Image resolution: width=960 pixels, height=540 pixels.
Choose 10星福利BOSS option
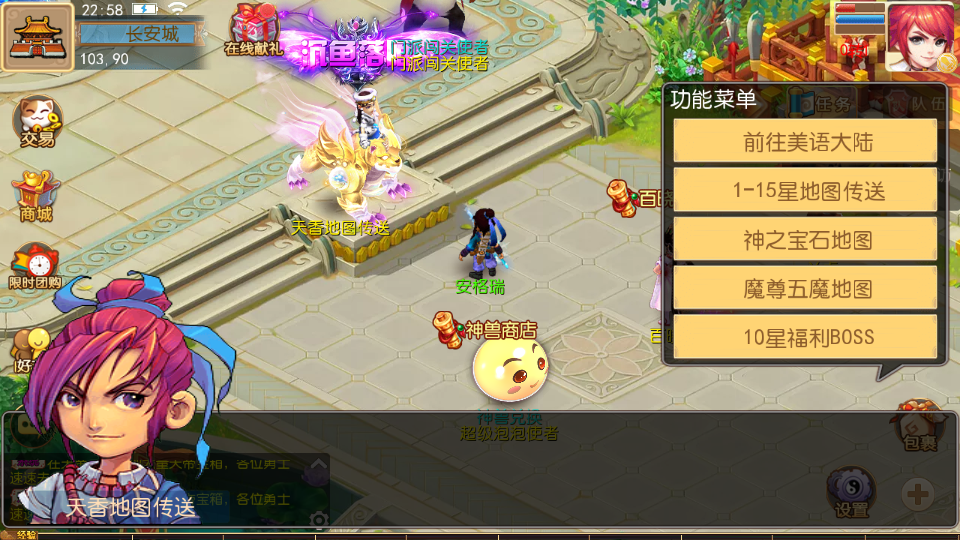tap(805, 337)
